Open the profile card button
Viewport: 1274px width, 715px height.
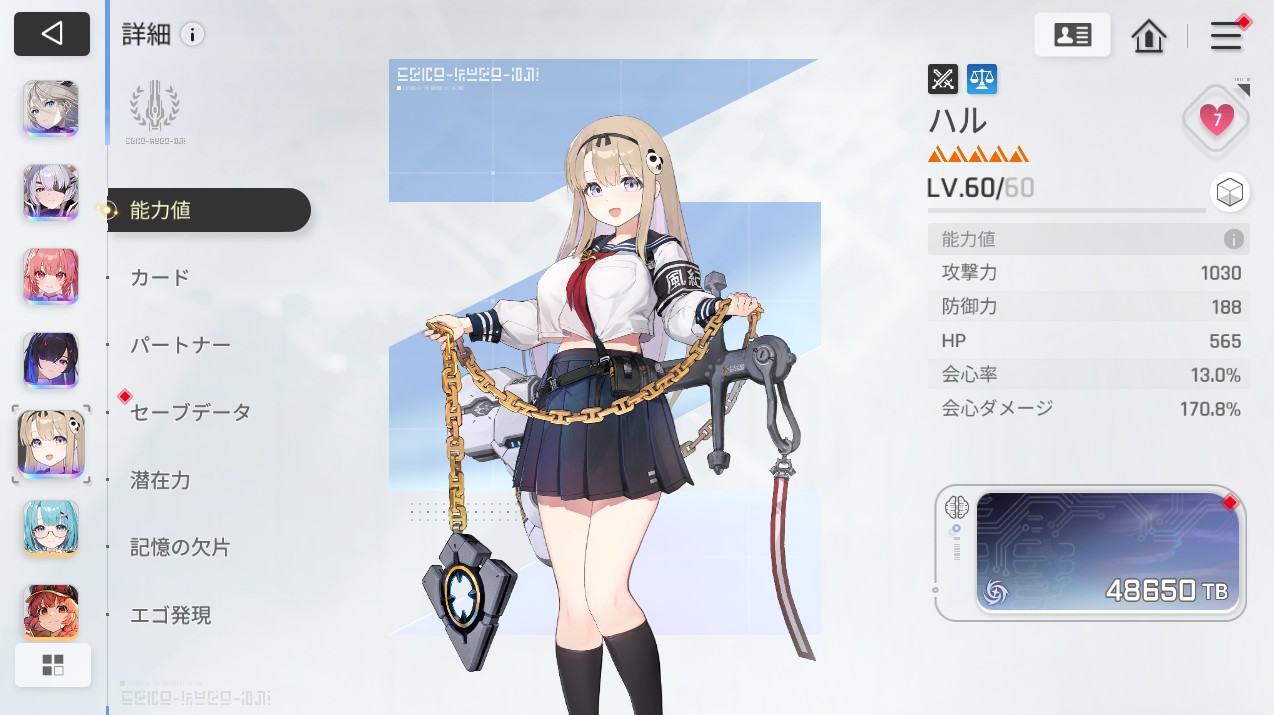[1072, 35]
